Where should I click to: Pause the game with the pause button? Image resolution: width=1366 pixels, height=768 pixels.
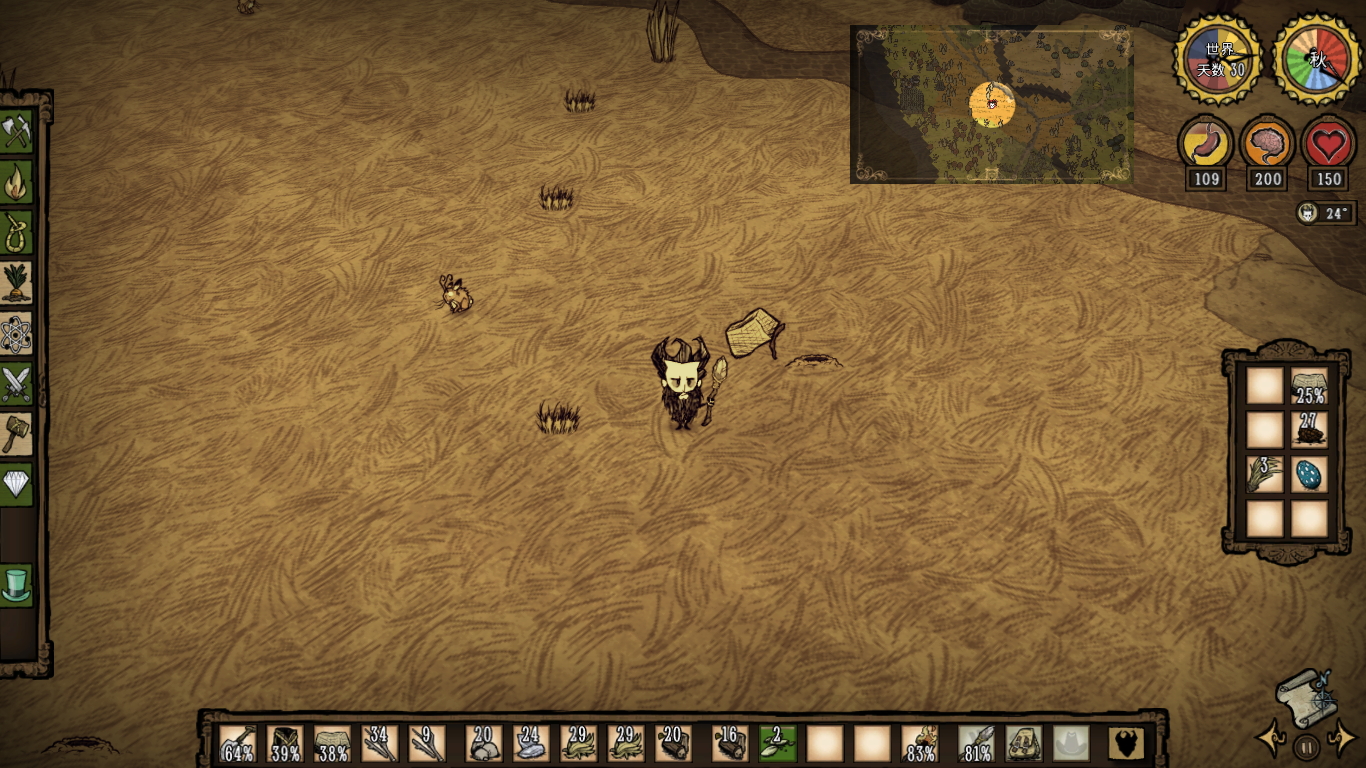pyautogui.click(x=1305, y=746)
